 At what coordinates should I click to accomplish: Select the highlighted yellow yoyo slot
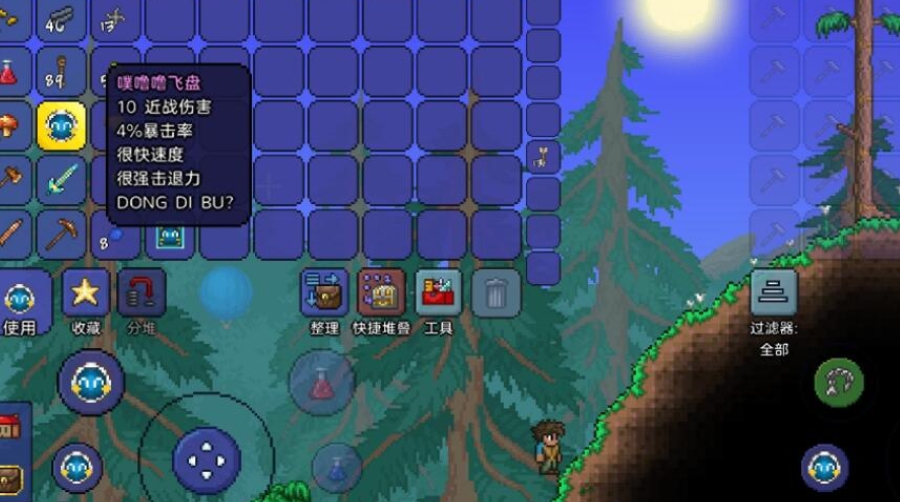(61, 126)
